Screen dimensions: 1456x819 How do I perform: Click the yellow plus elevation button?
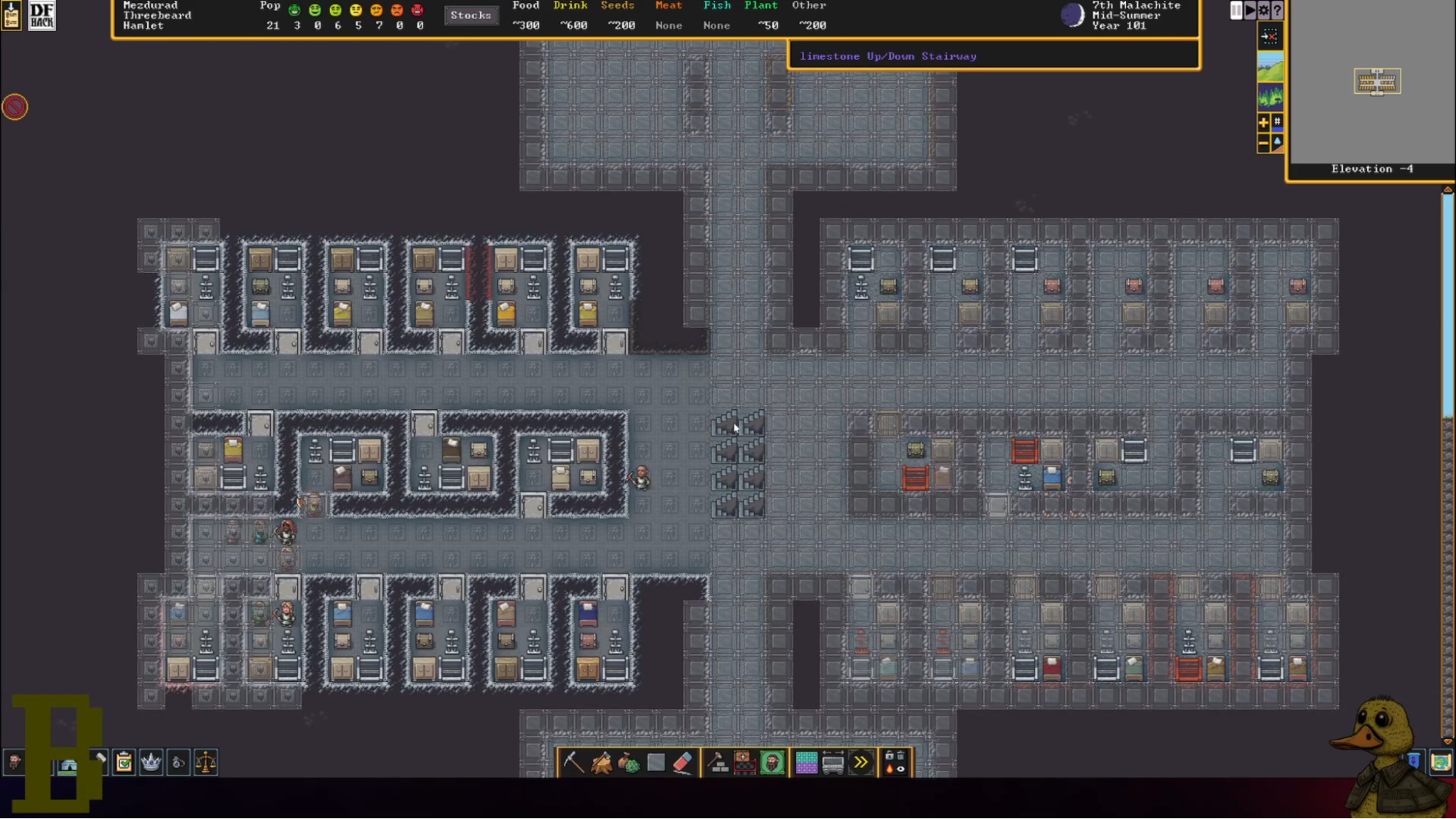pyautogui.click(x=1264, y=122)
